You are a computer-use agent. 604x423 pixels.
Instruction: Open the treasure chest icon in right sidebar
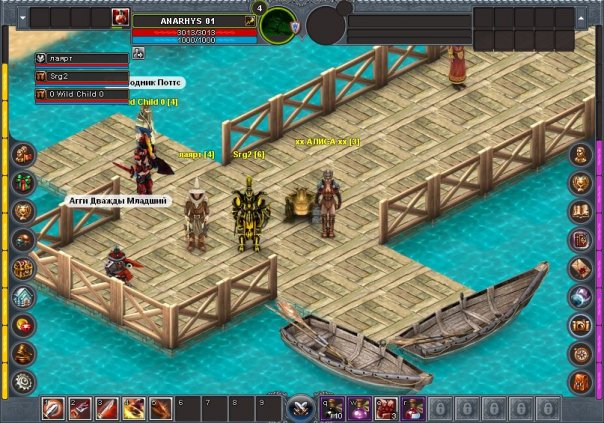point(581,325)
